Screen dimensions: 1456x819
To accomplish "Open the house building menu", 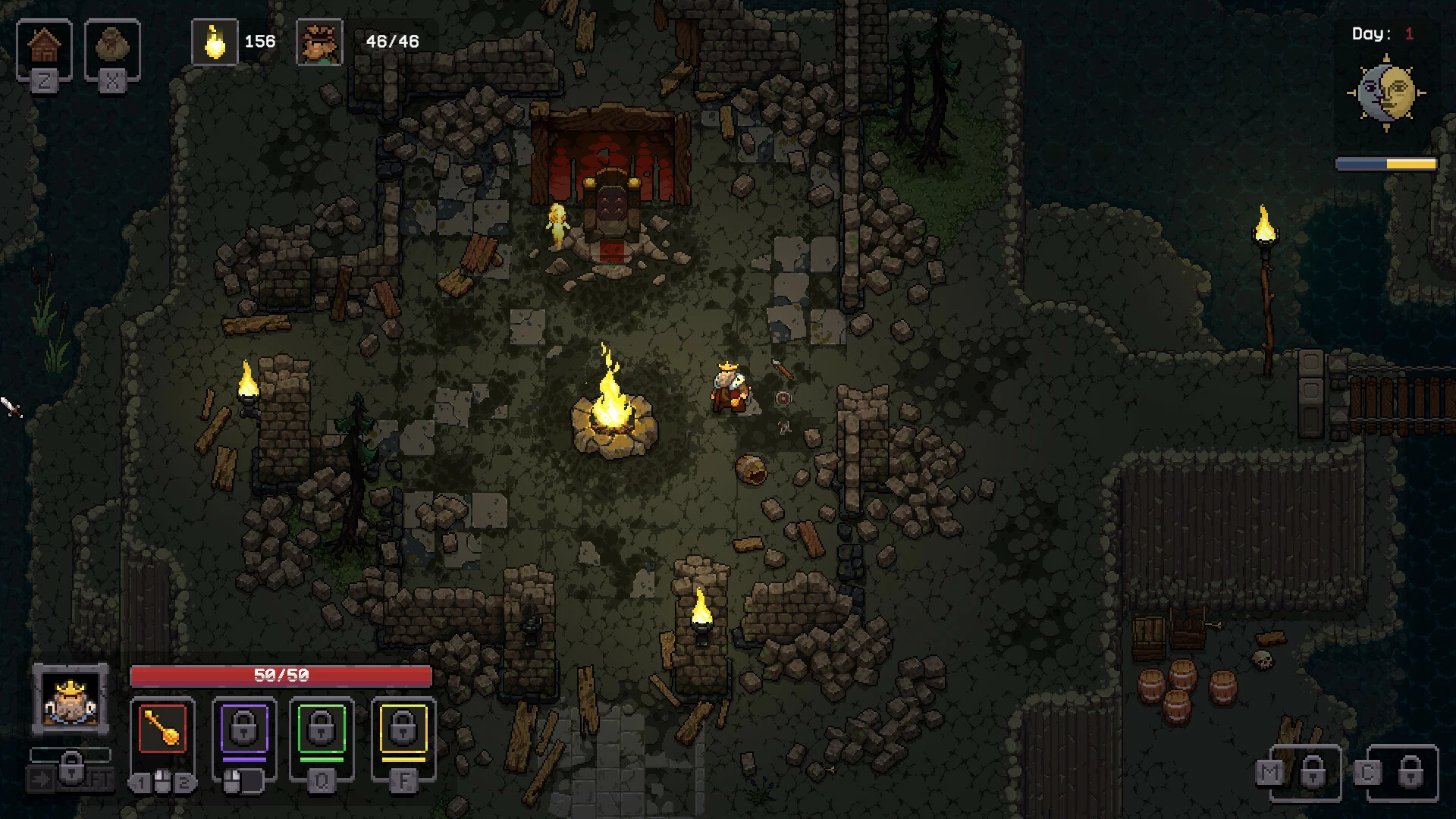I will pyautogui.click(x=44, y=47).
